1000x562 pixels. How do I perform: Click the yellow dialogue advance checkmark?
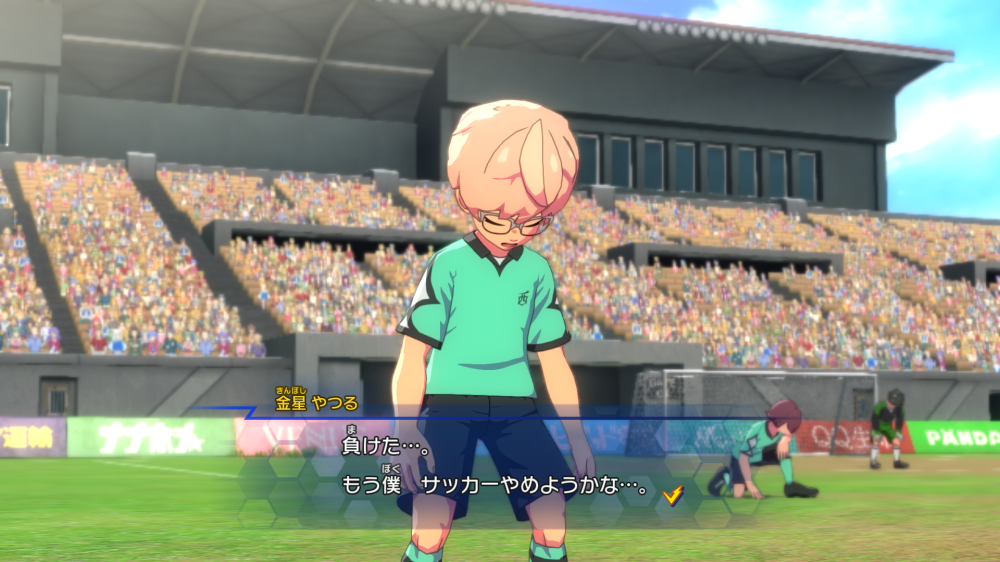pos(673,494)
